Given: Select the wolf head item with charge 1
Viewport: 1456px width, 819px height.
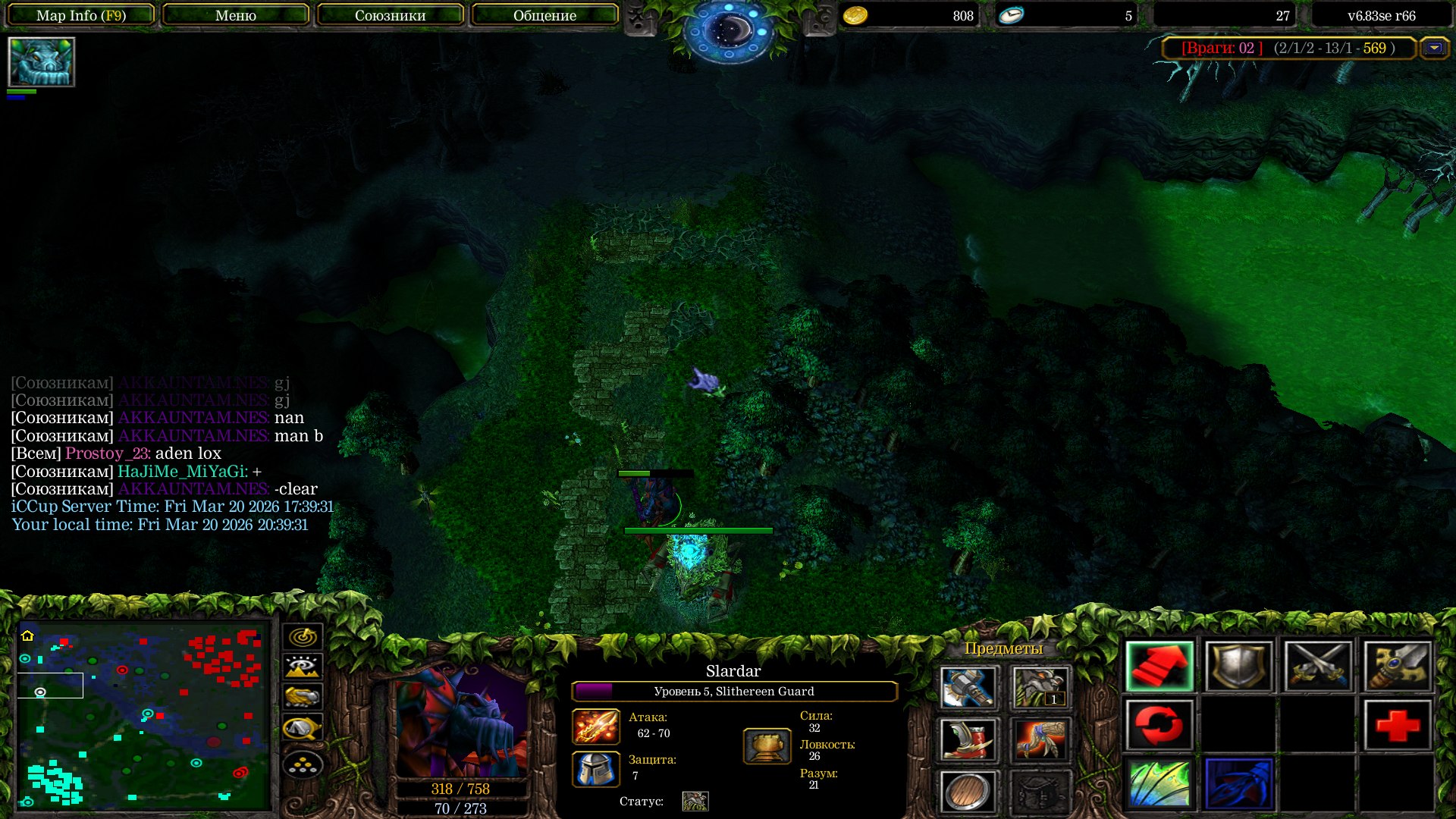Looking at the screenshot, I should coord(1040,686).
